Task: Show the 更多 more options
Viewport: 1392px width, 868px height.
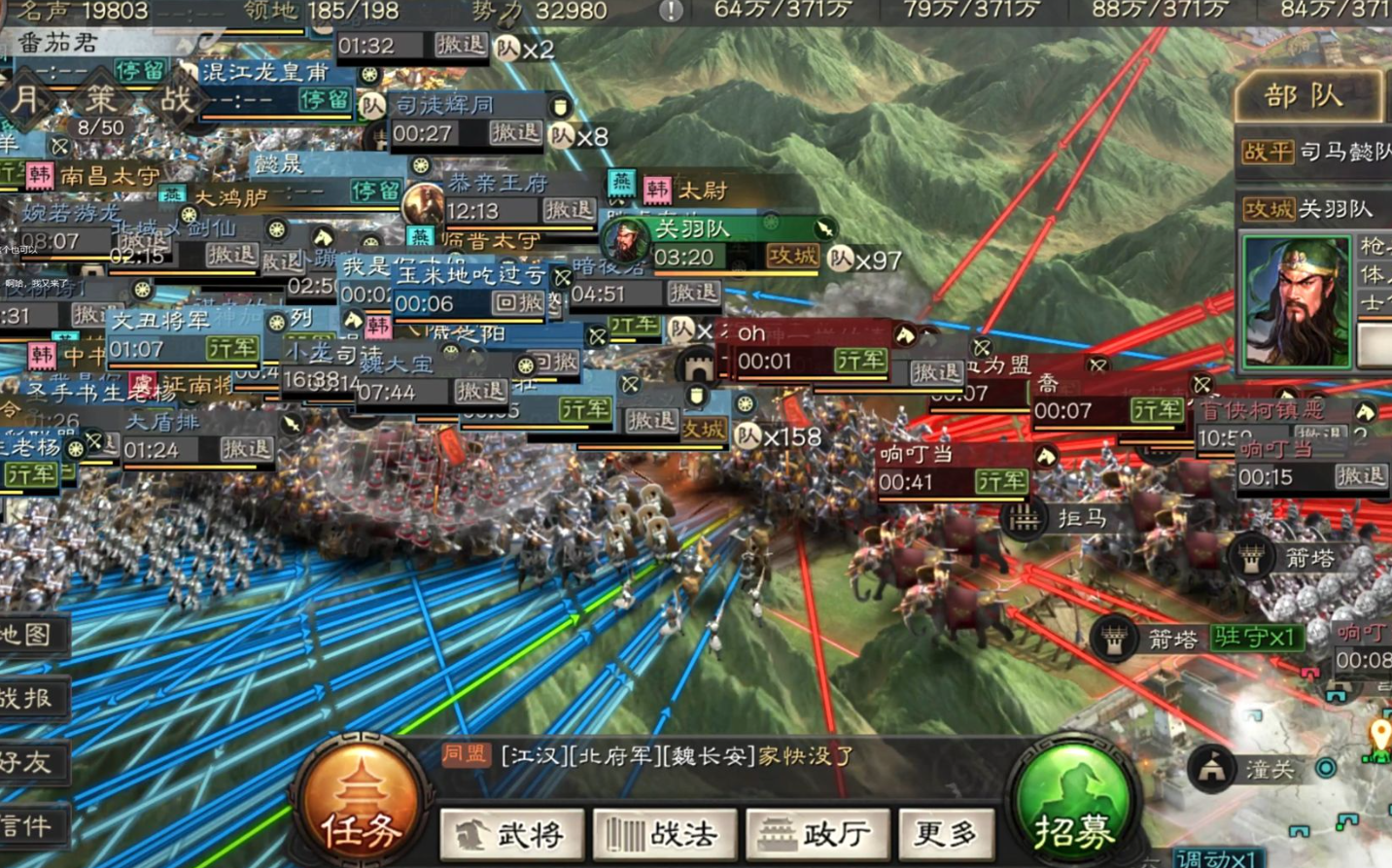Action: coord(947,833)
